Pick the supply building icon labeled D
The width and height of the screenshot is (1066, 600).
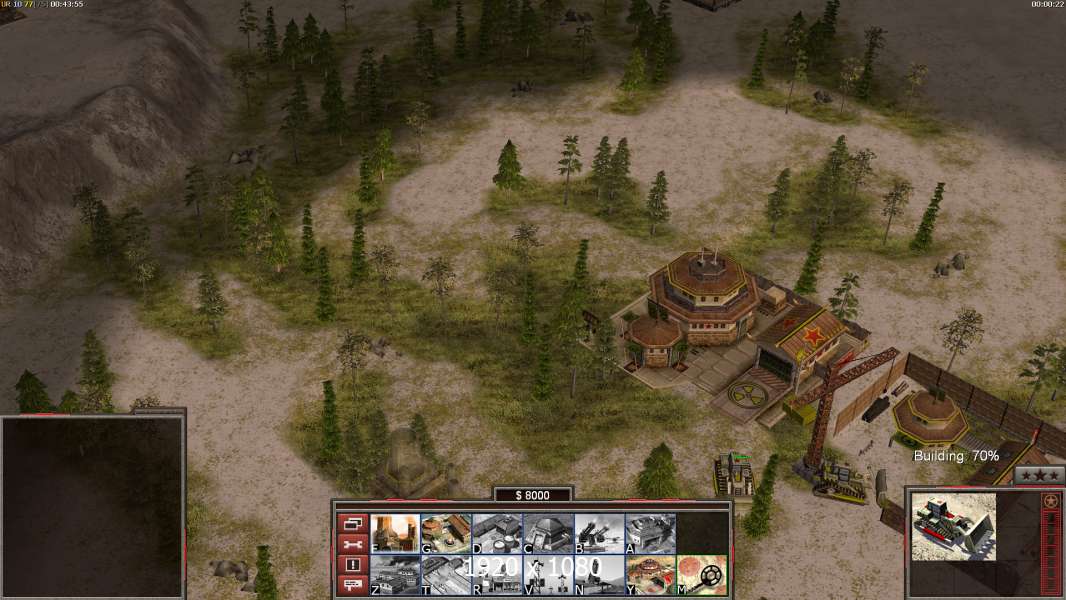point(497,534)
